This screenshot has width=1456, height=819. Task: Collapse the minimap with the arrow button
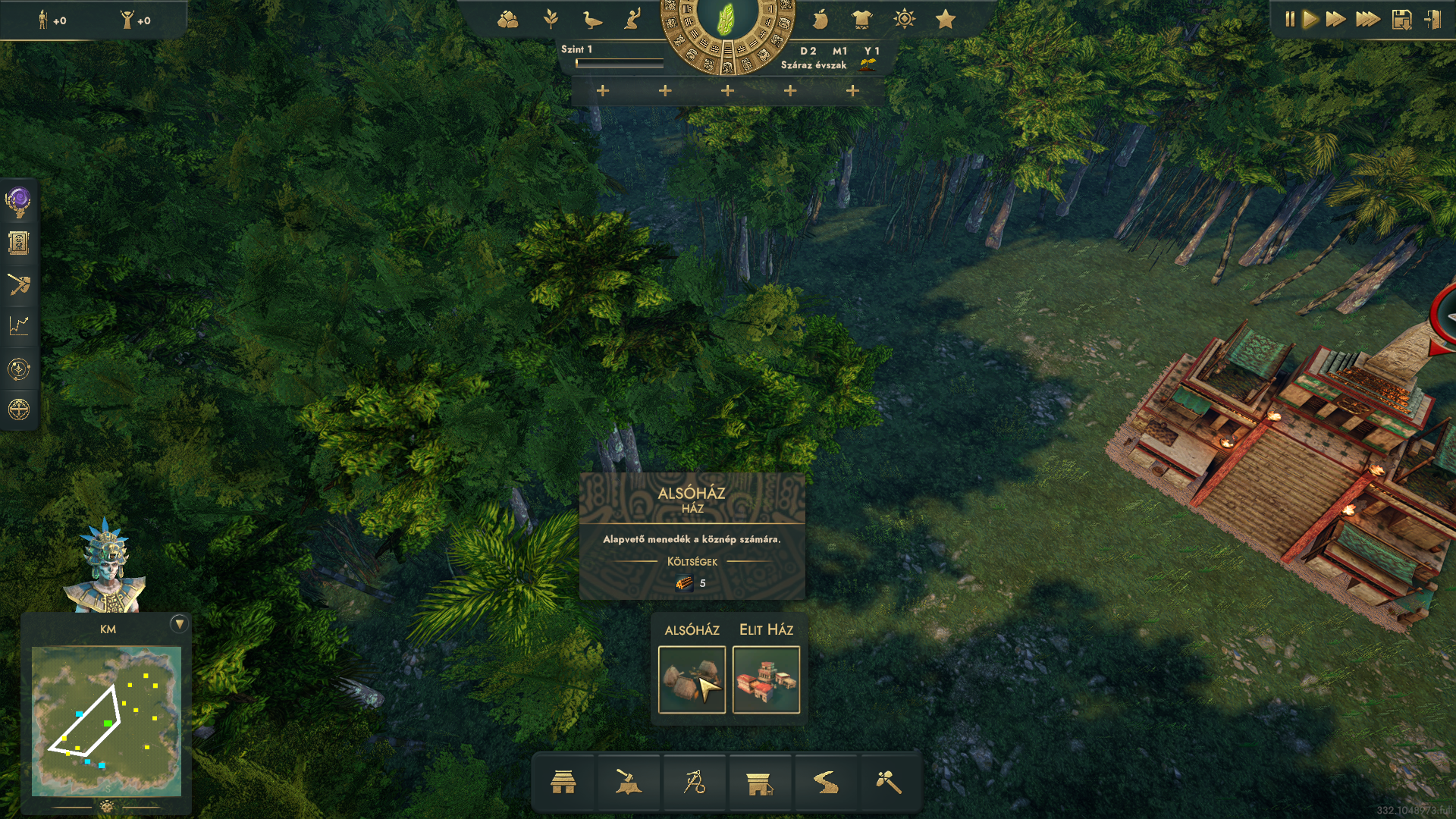[179, 623]
